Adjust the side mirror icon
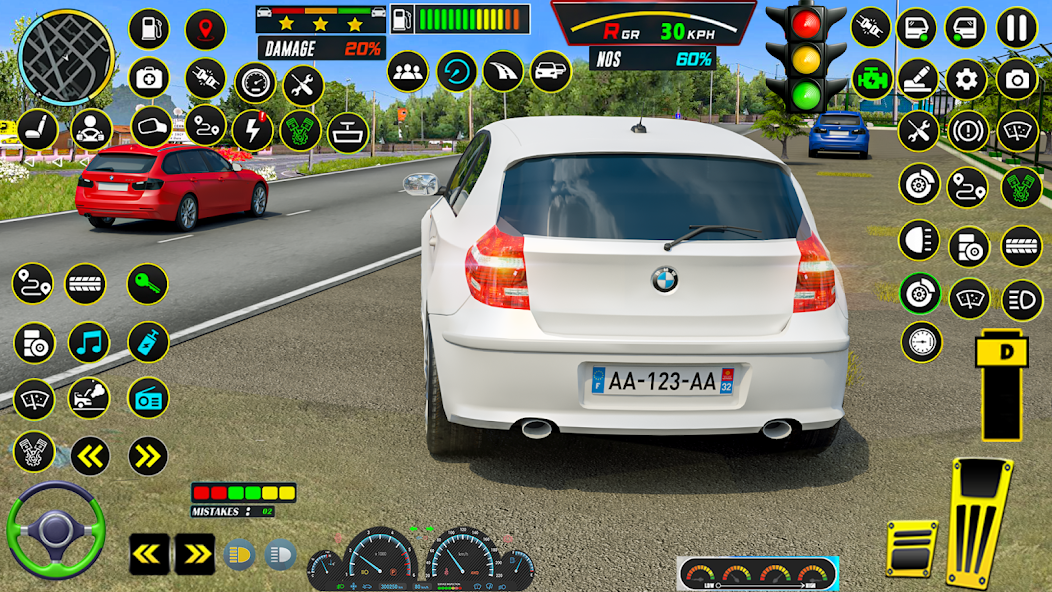1052x592 pixels. point(151,128)
